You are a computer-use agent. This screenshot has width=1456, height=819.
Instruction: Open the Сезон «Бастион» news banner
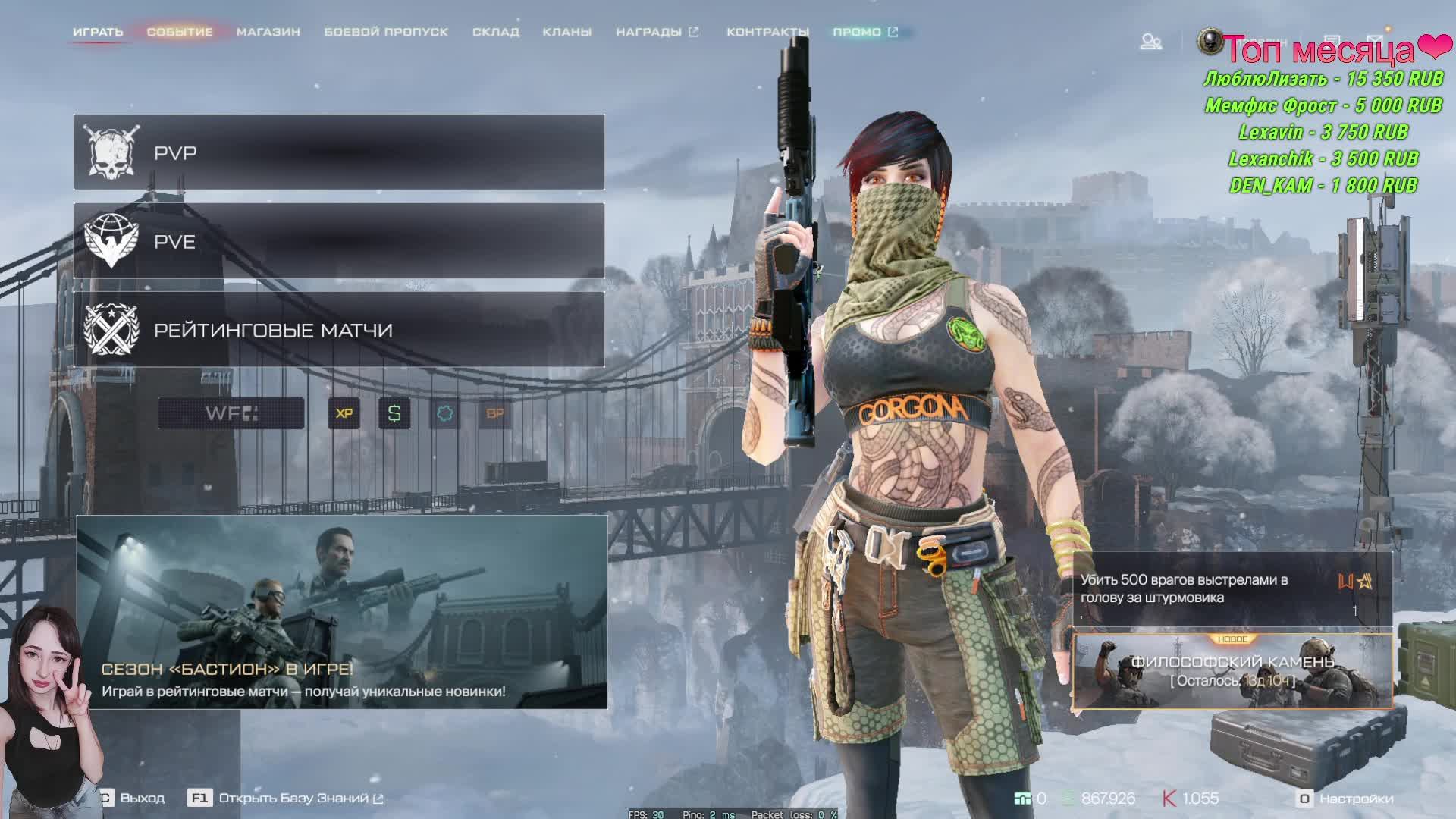coord(341,613)
